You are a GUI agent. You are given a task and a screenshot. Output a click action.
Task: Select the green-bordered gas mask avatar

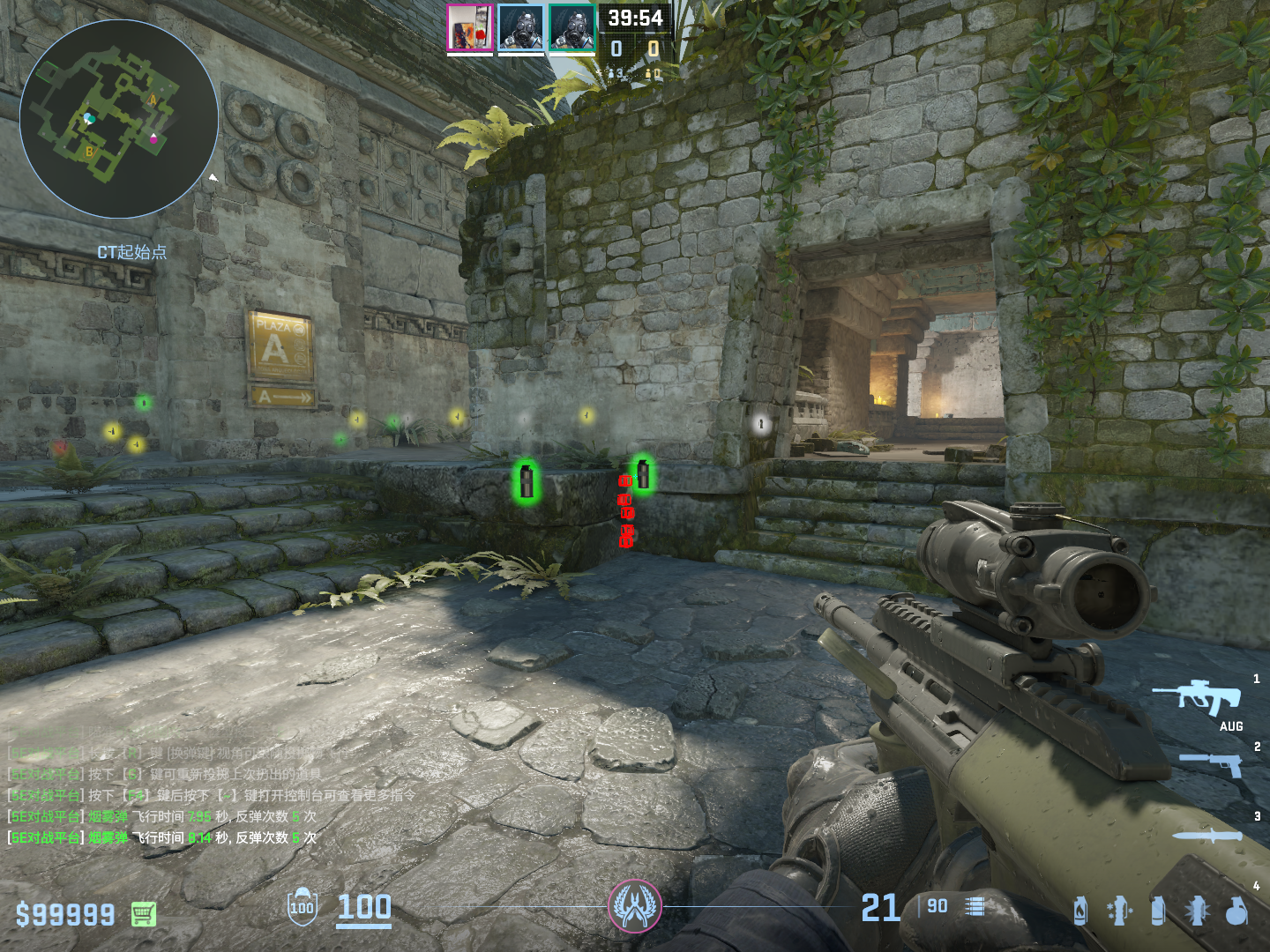point(571,27)
